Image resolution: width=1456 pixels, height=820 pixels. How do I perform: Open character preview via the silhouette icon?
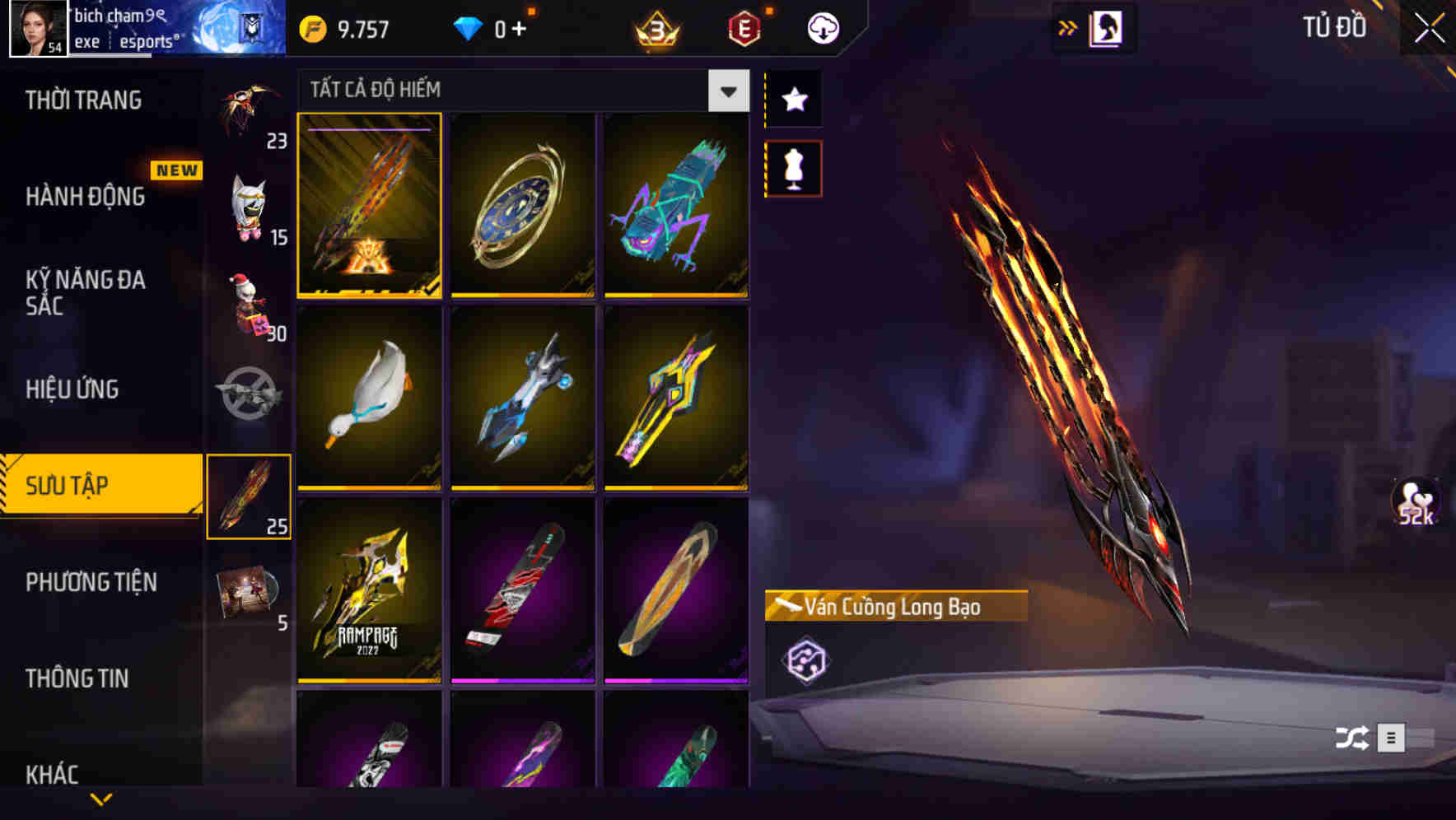1107,26
